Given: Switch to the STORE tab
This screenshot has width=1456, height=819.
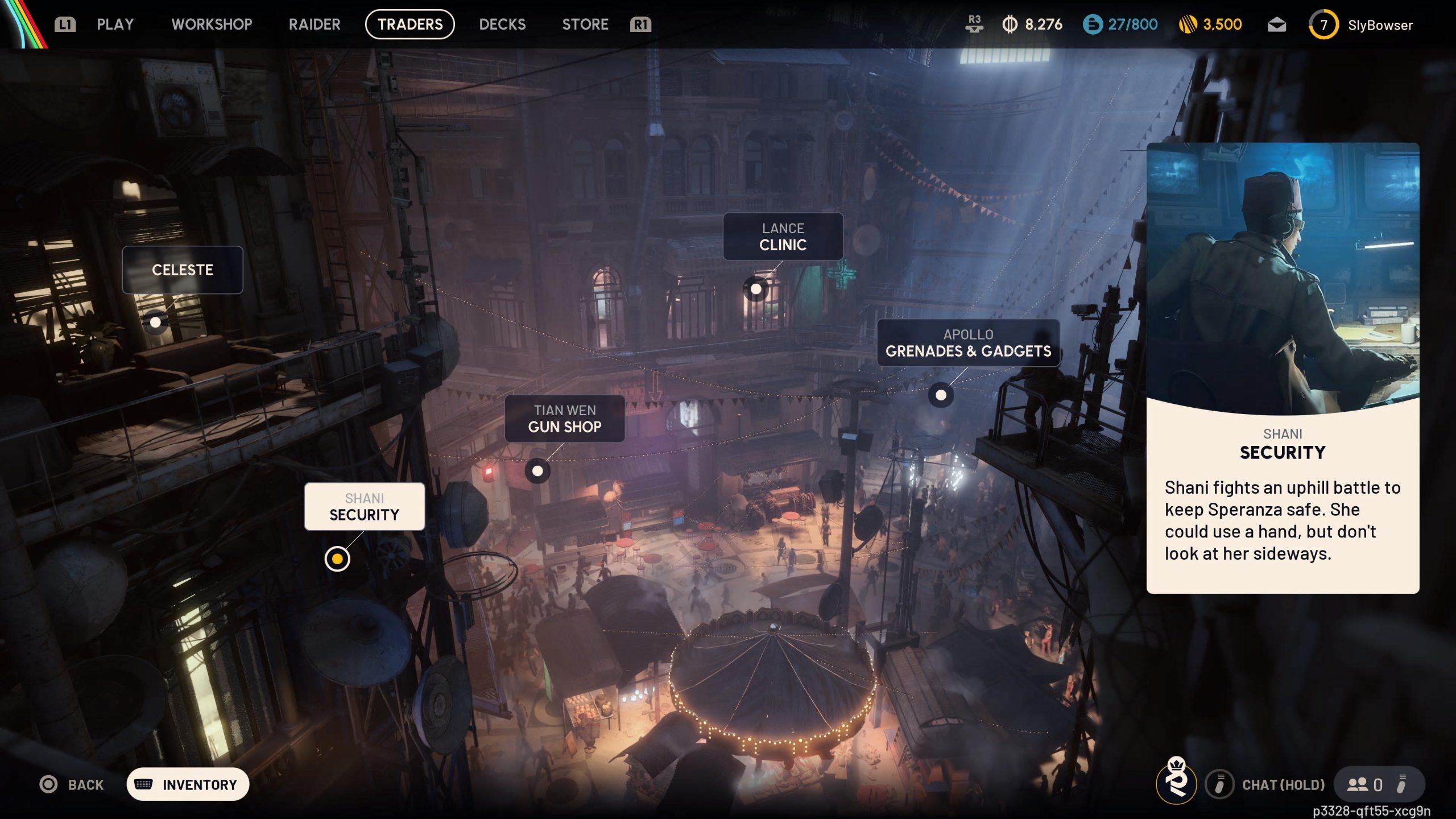Looking at the screenshot, I should click(x=585, y=24).
